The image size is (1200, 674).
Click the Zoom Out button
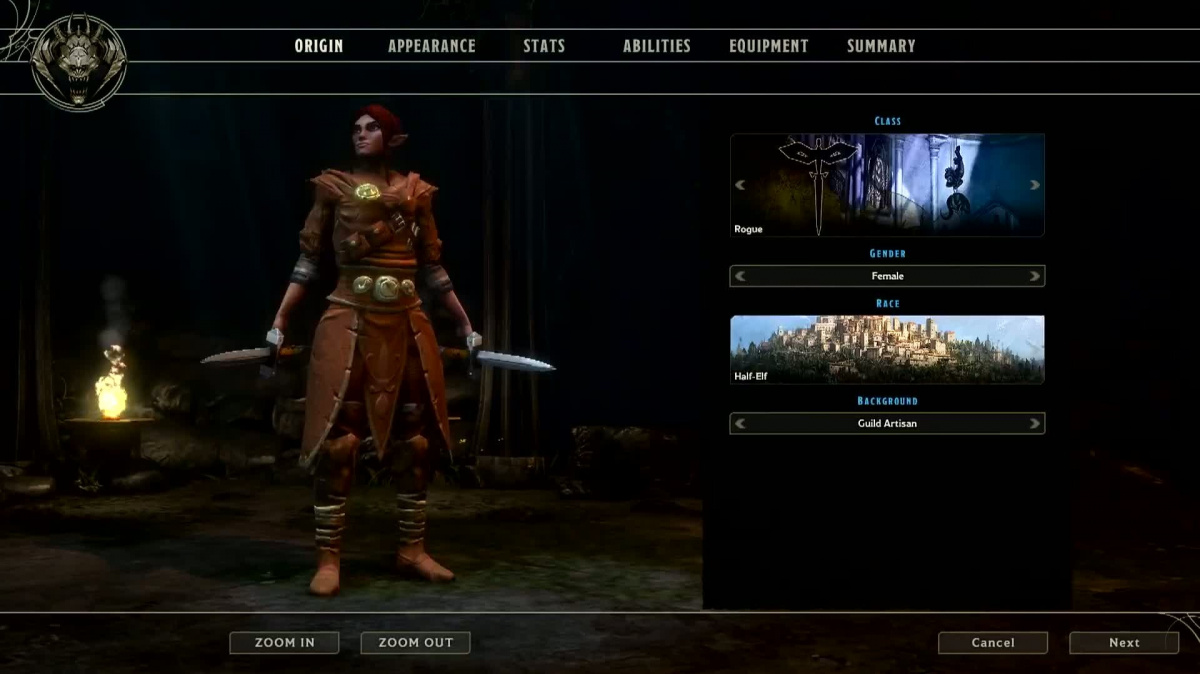pyautogui.click(x=415, y=643)
